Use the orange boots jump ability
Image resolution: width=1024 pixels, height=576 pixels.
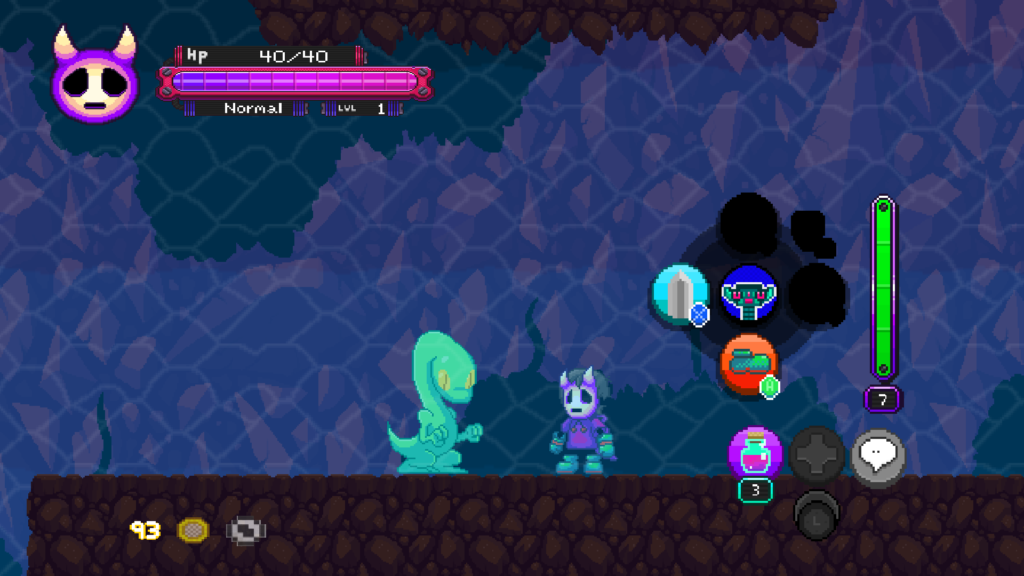coord(748,364)
